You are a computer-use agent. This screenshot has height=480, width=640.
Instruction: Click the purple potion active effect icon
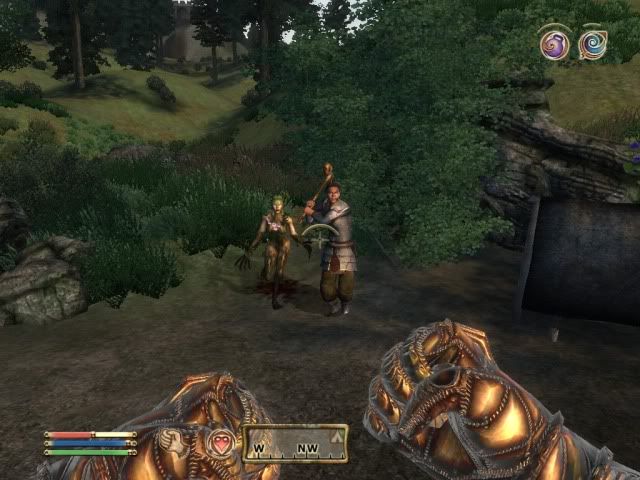point(554,44)
